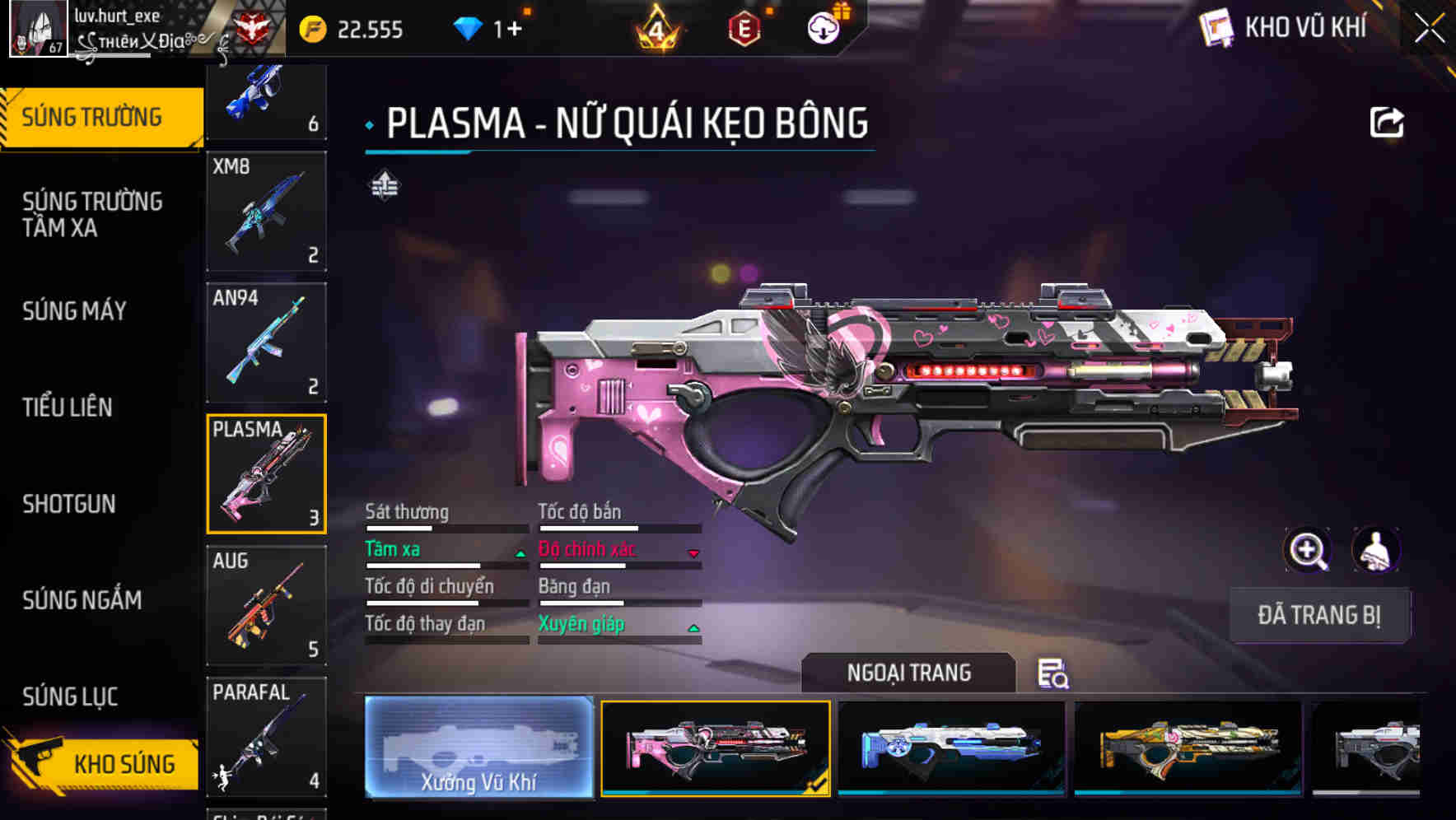Open the Xưởng Vũ Khí tile

[478, 748]
